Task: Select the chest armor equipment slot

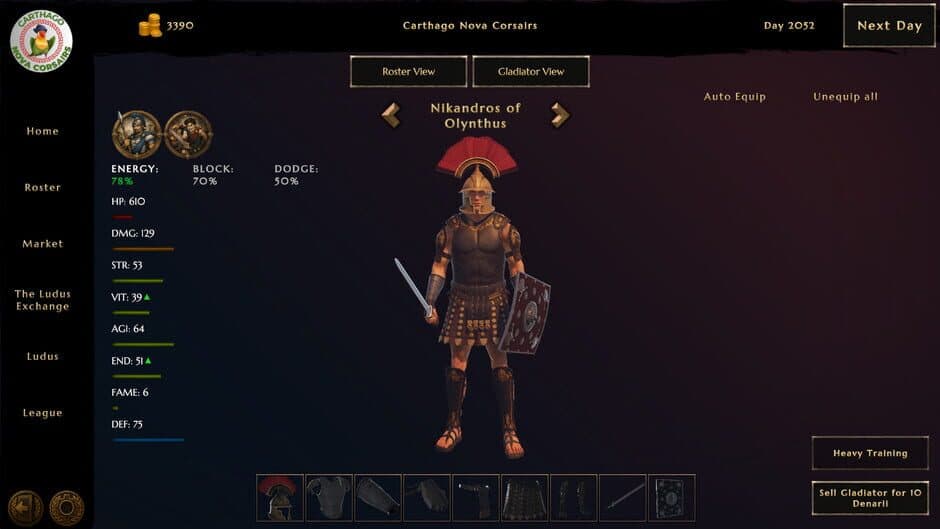Action: tap(329, 497)
